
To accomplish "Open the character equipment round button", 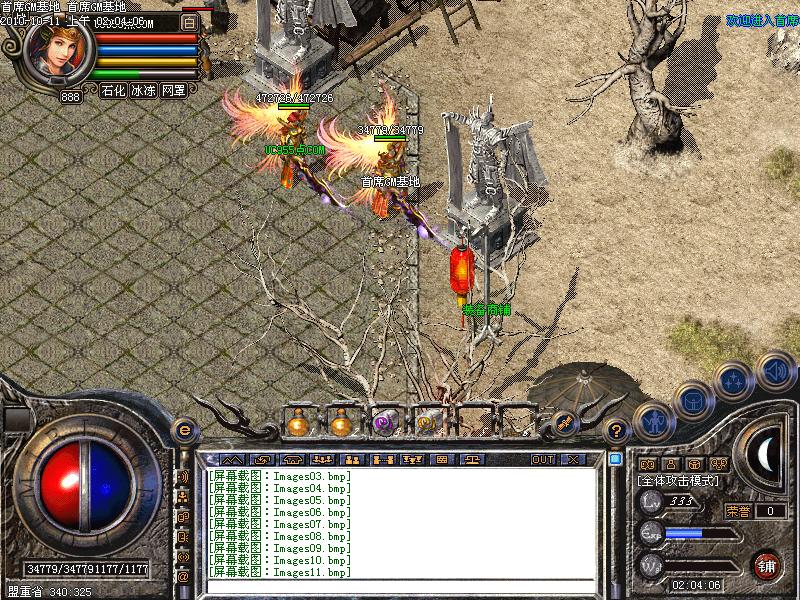I will pos(653,421).
